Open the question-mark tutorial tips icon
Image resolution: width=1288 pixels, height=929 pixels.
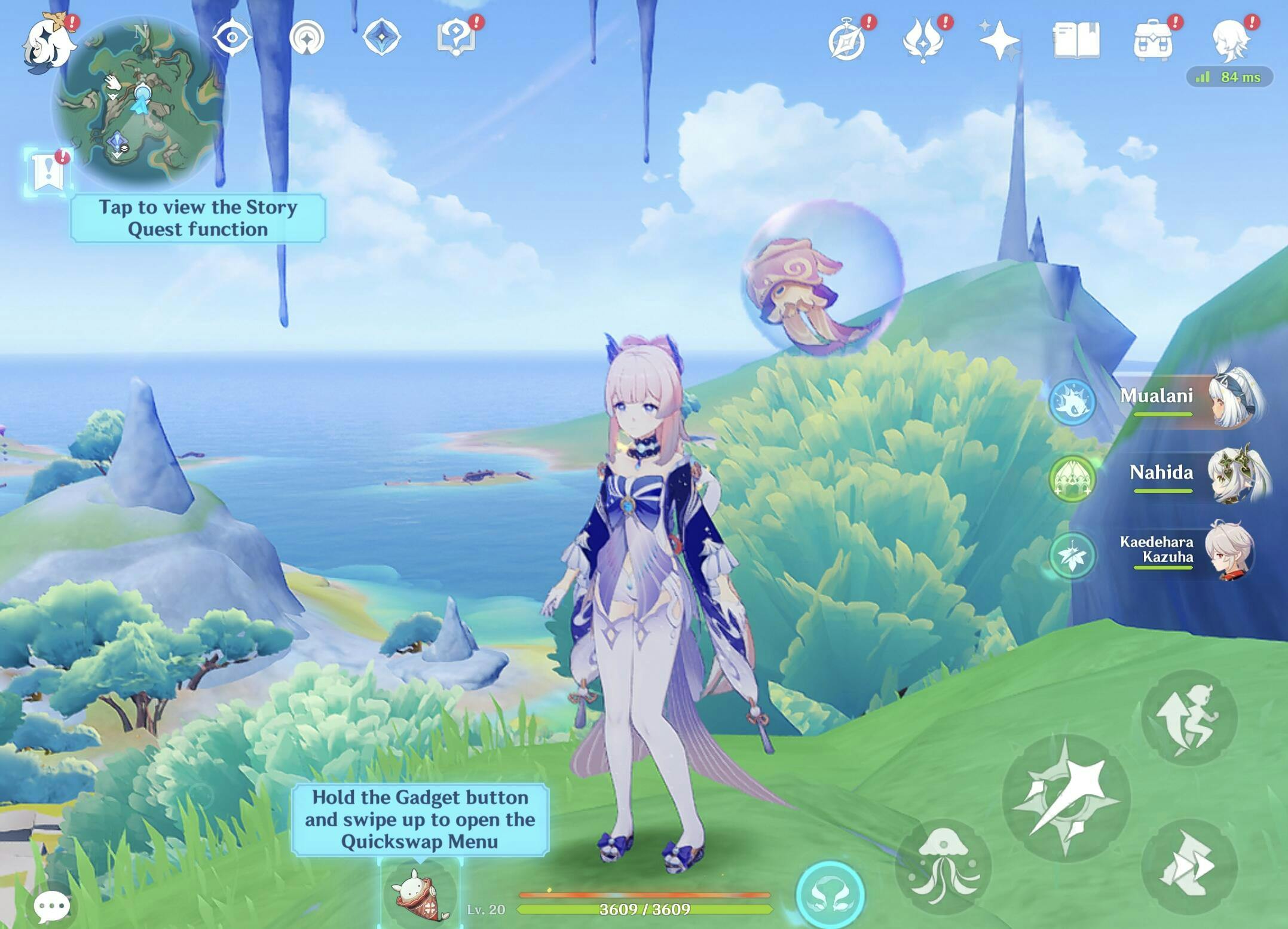(x=456, y=38)
